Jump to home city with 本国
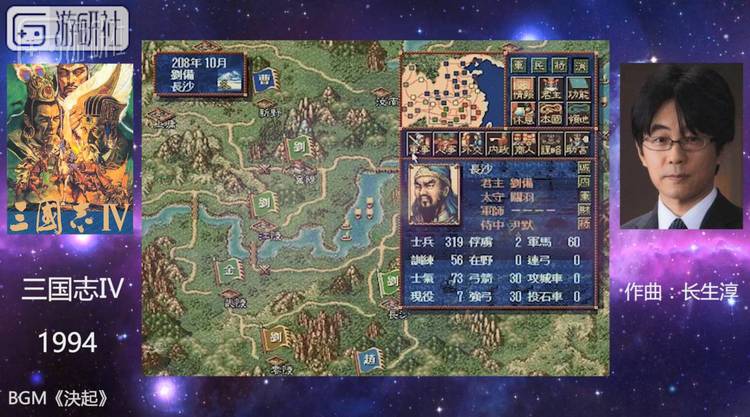 (x=551, y=113)
